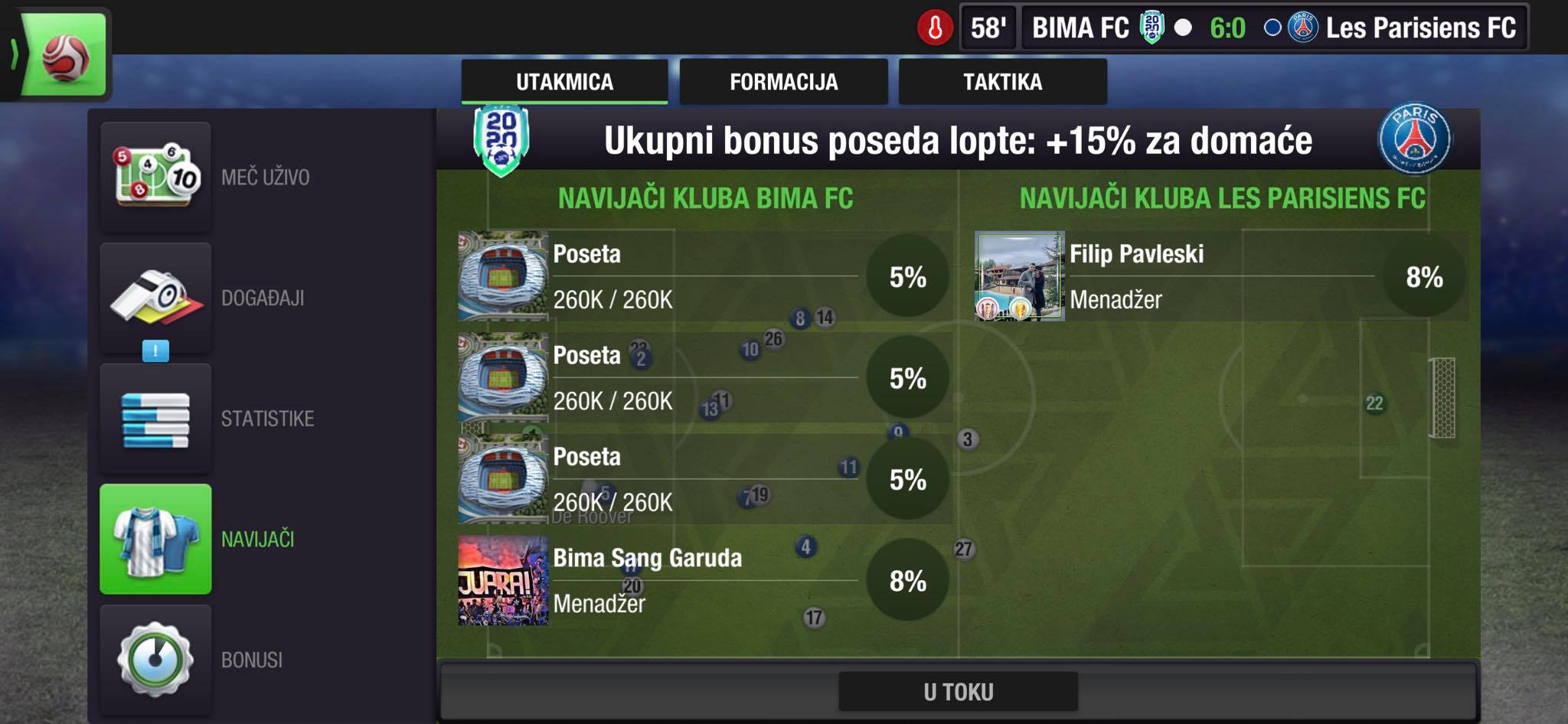Click the Paris club crest
1568x724 pixels.
point(1413,139)
